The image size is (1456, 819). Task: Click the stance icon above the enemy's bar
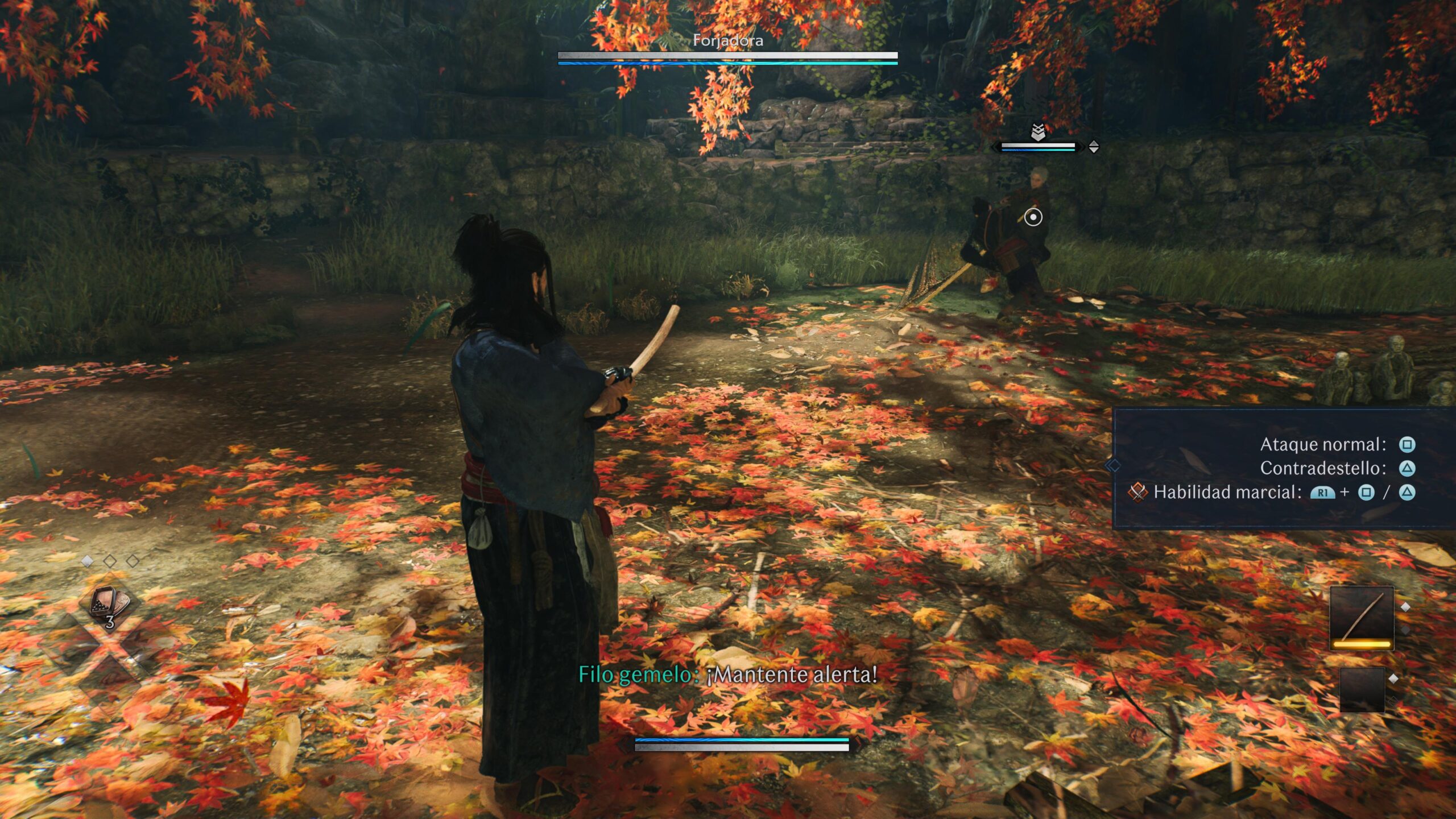coord(1038,133)
